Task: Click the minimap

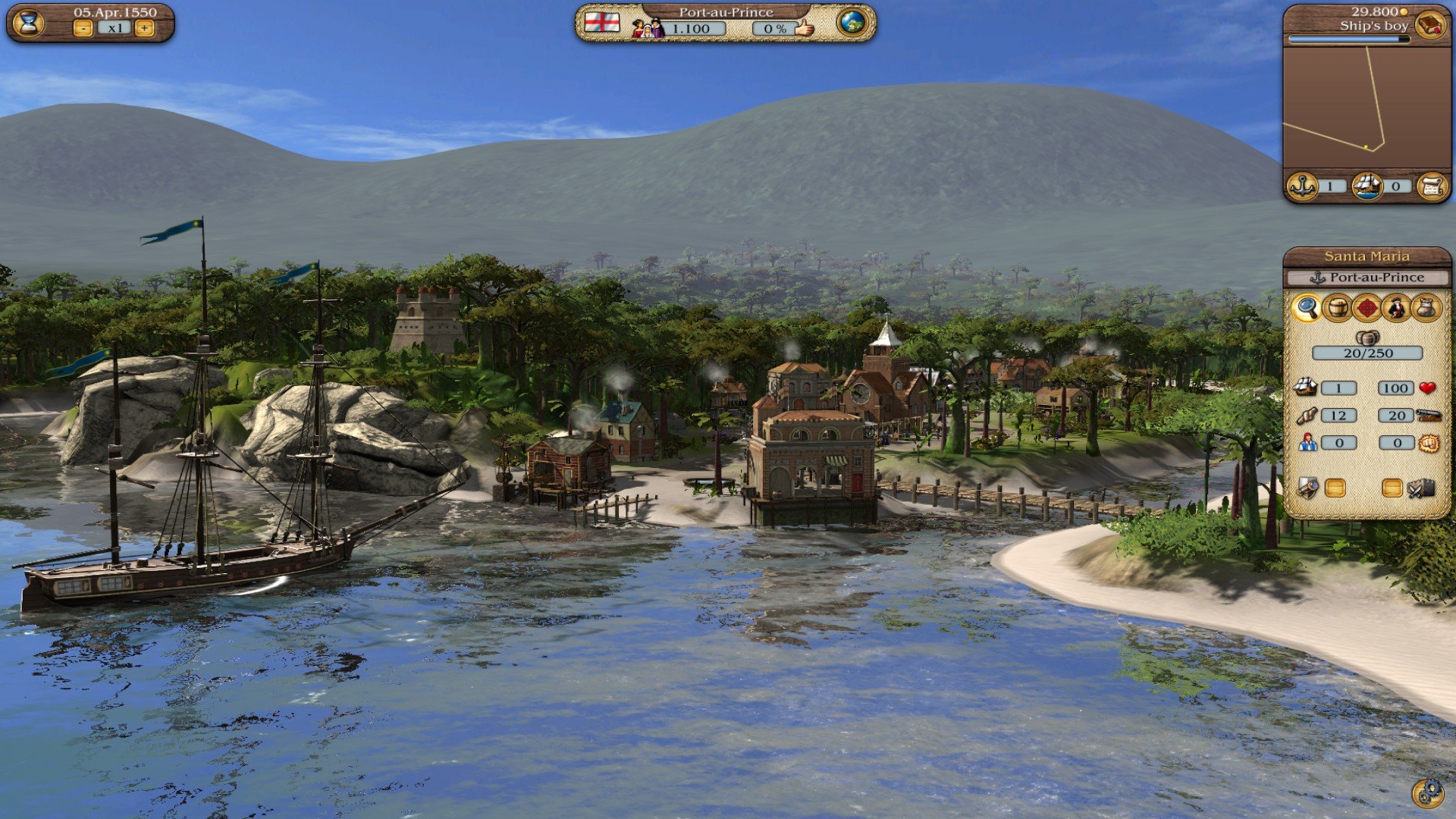Action: click(x=1366, y=106)
